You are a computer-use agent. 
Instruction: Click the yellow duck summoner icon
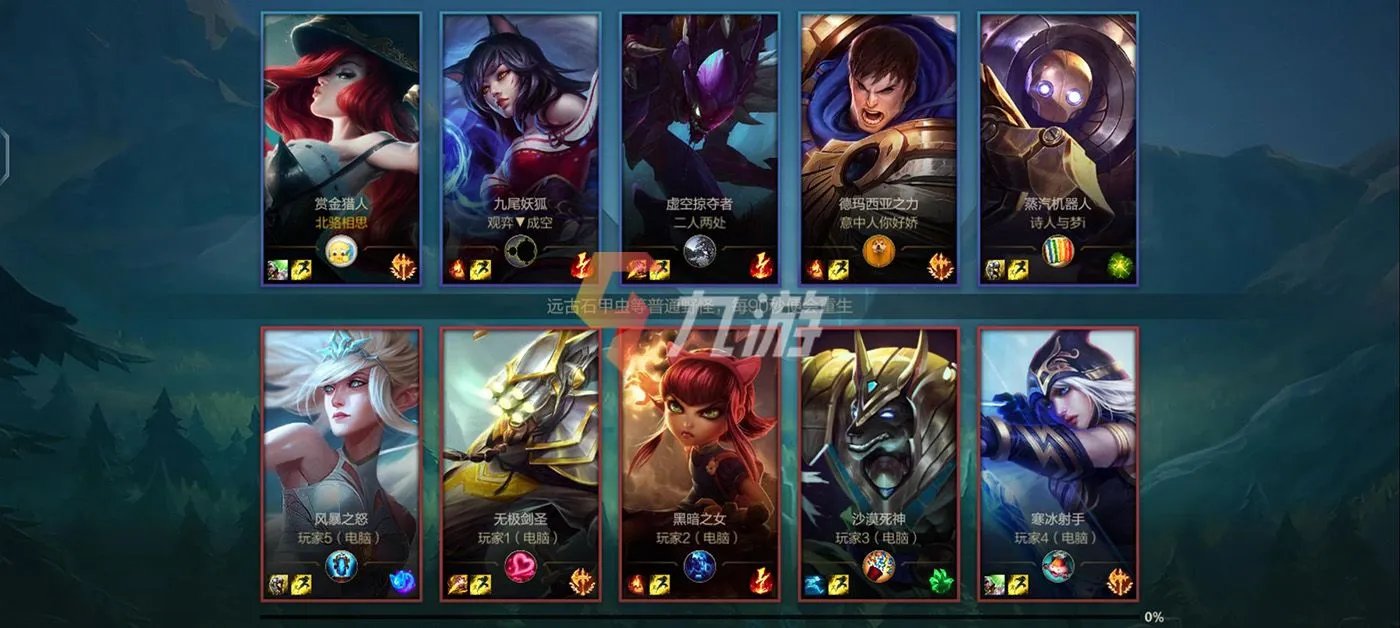341,251
